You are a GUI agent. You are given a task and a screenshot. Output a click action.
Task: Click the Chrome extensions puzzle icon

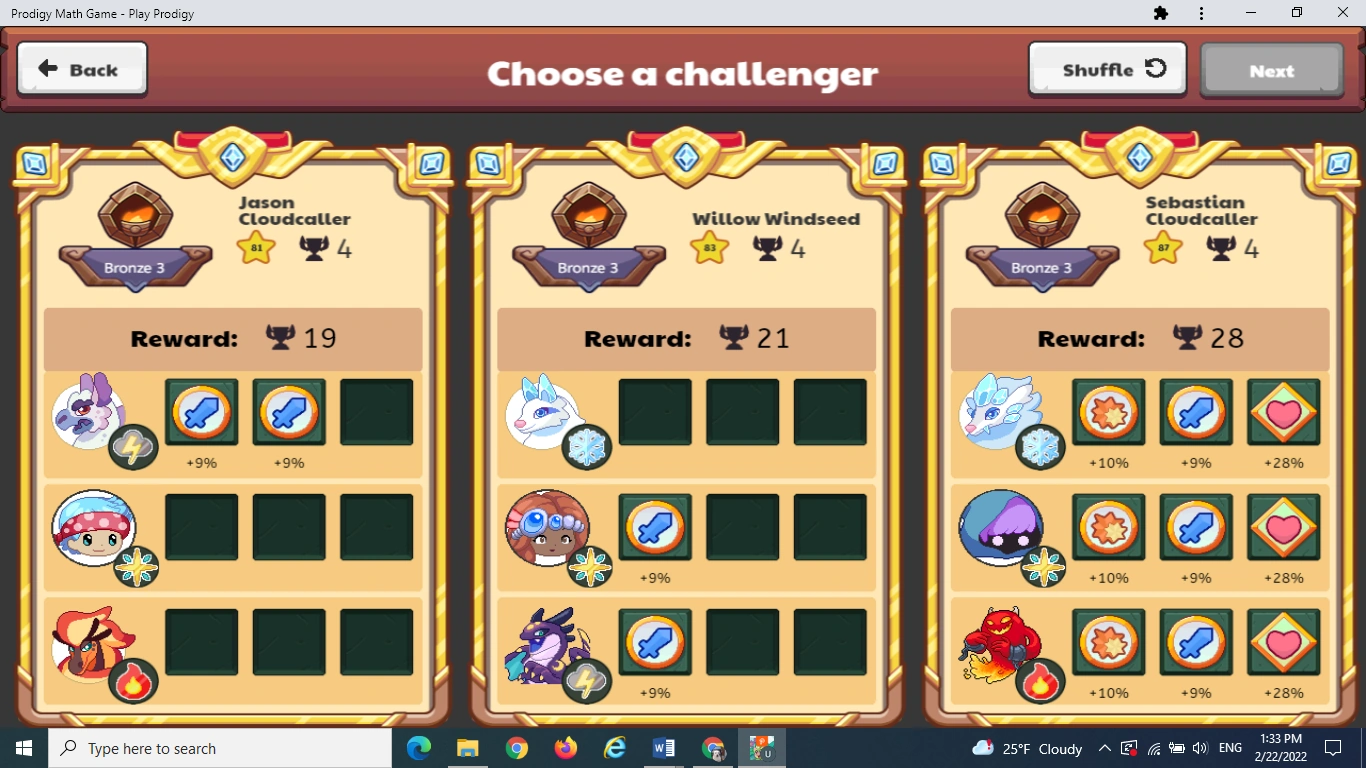[1161, 13]
